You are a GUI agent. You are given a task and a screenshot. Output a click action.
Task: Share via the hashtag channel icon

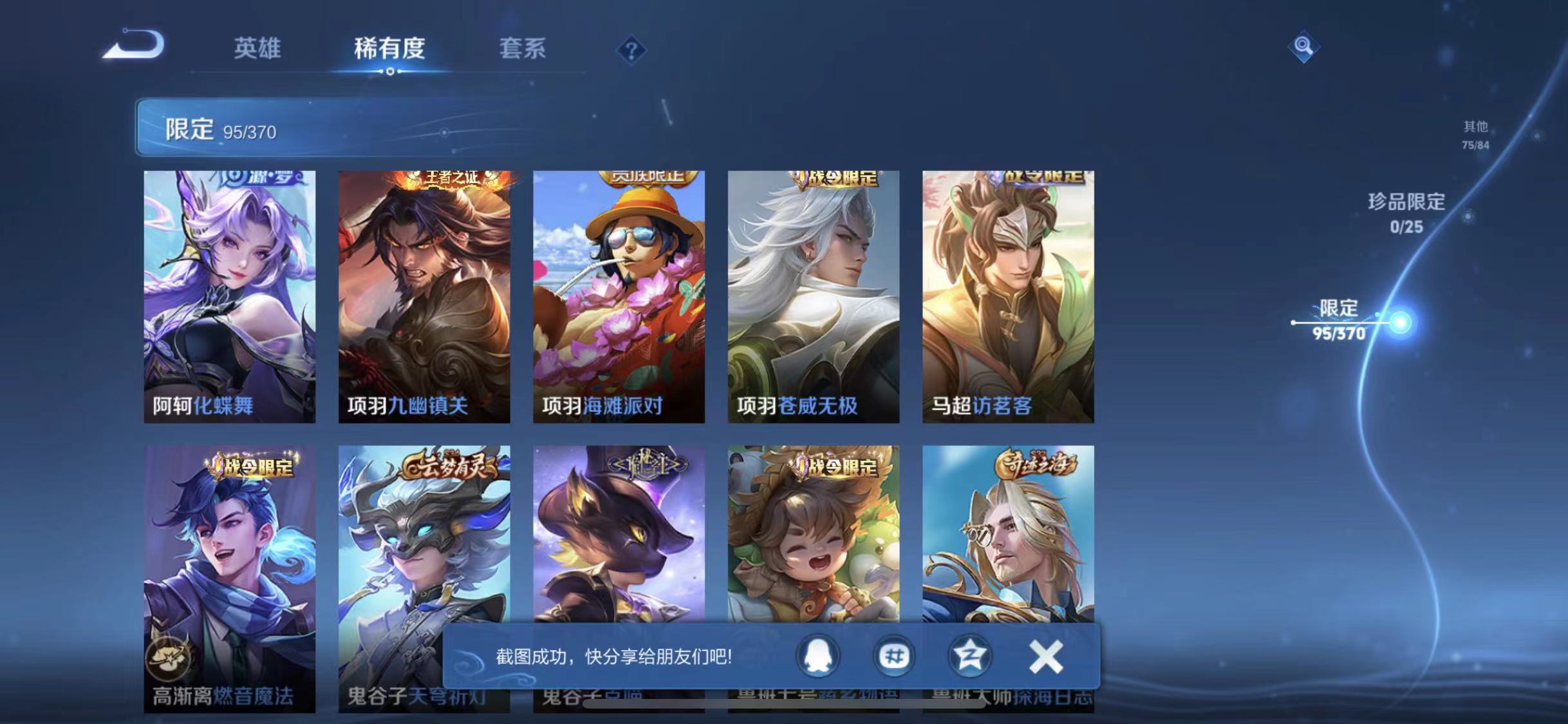pyautogui.click(x=893, y=655)
